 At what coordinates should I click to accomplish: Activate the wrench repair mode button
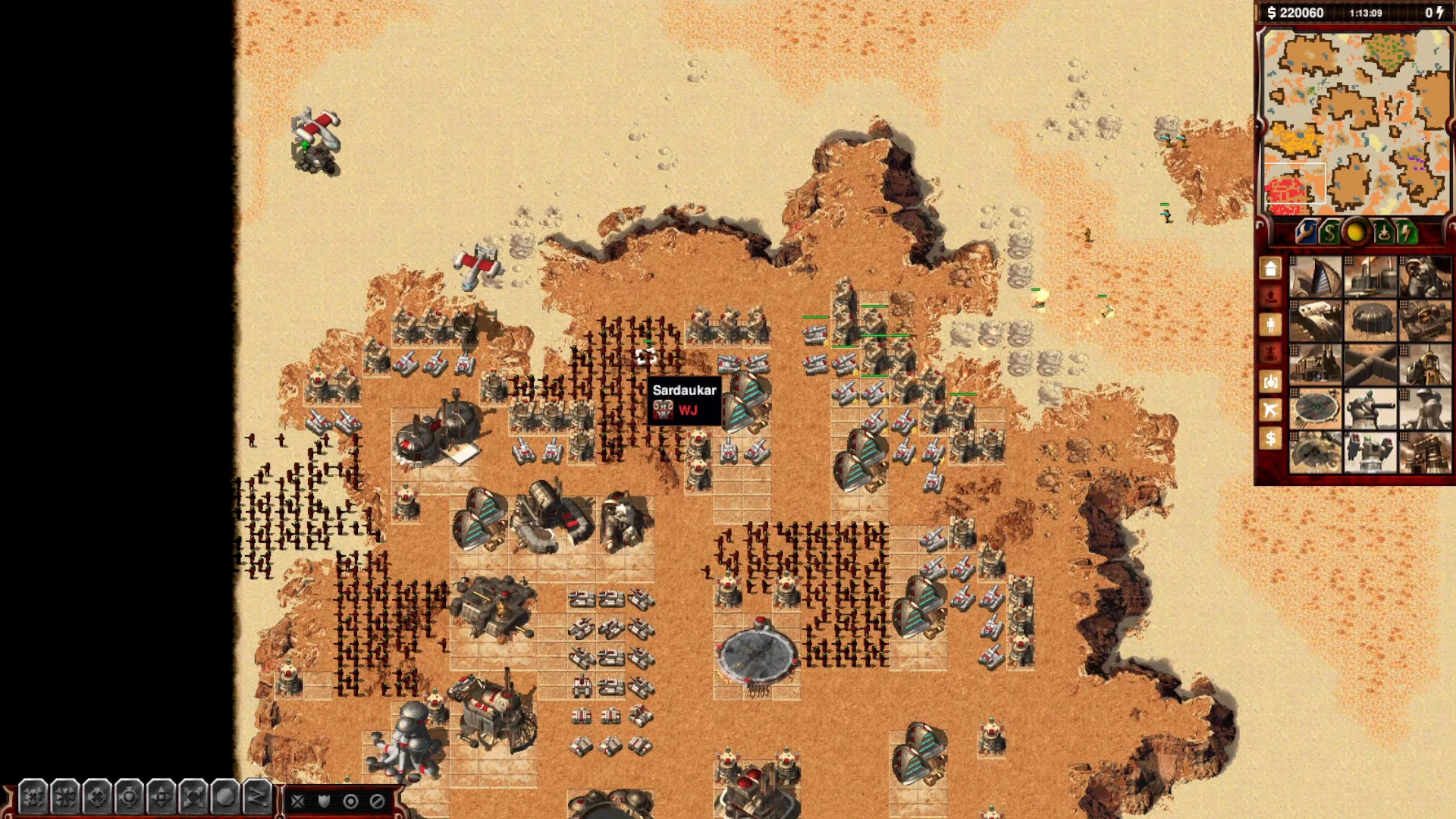tap(1304, 231)
